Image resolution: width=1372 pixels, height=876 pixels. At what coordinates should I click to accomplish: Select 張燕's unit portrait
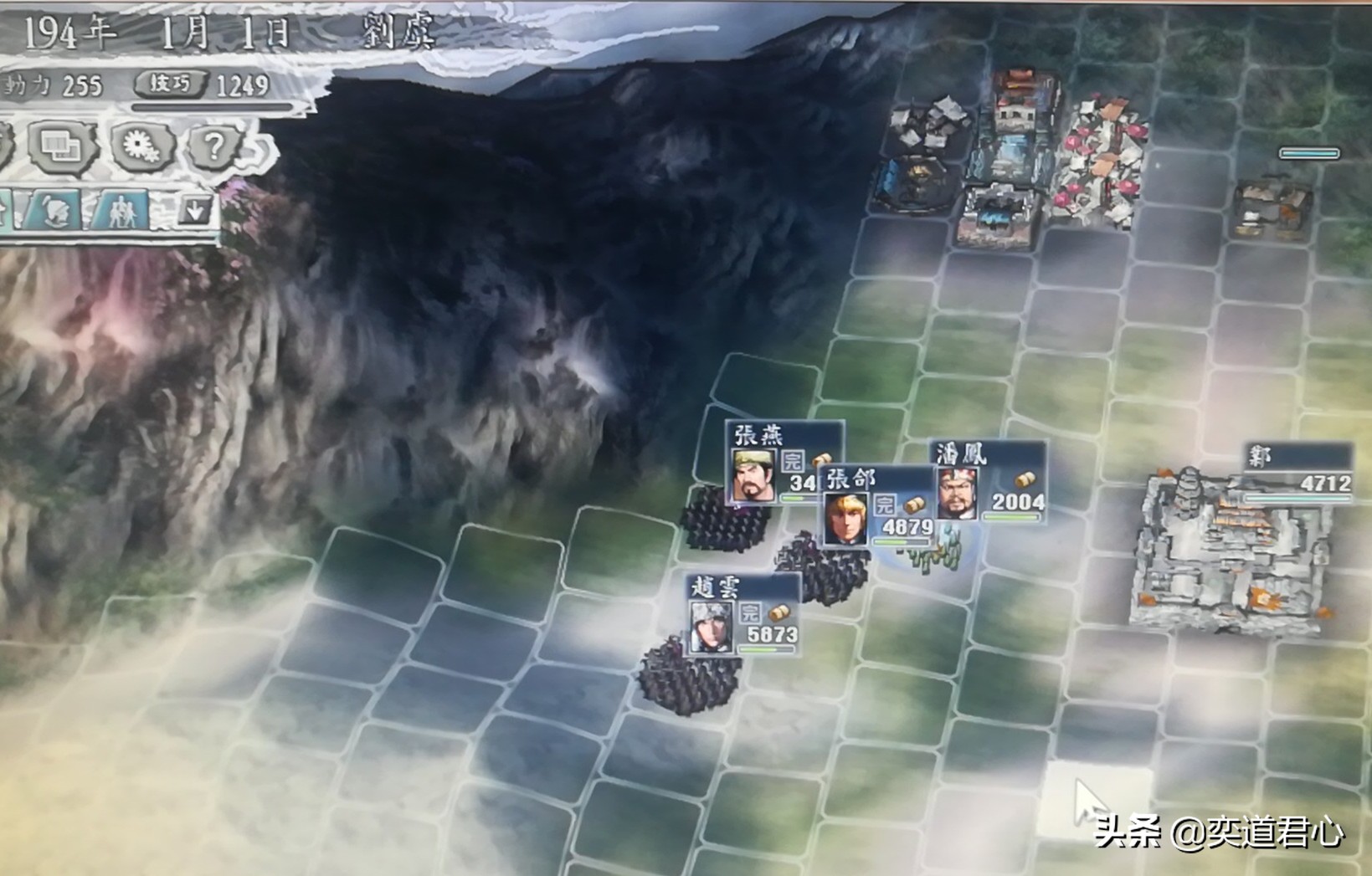(755, 474)
